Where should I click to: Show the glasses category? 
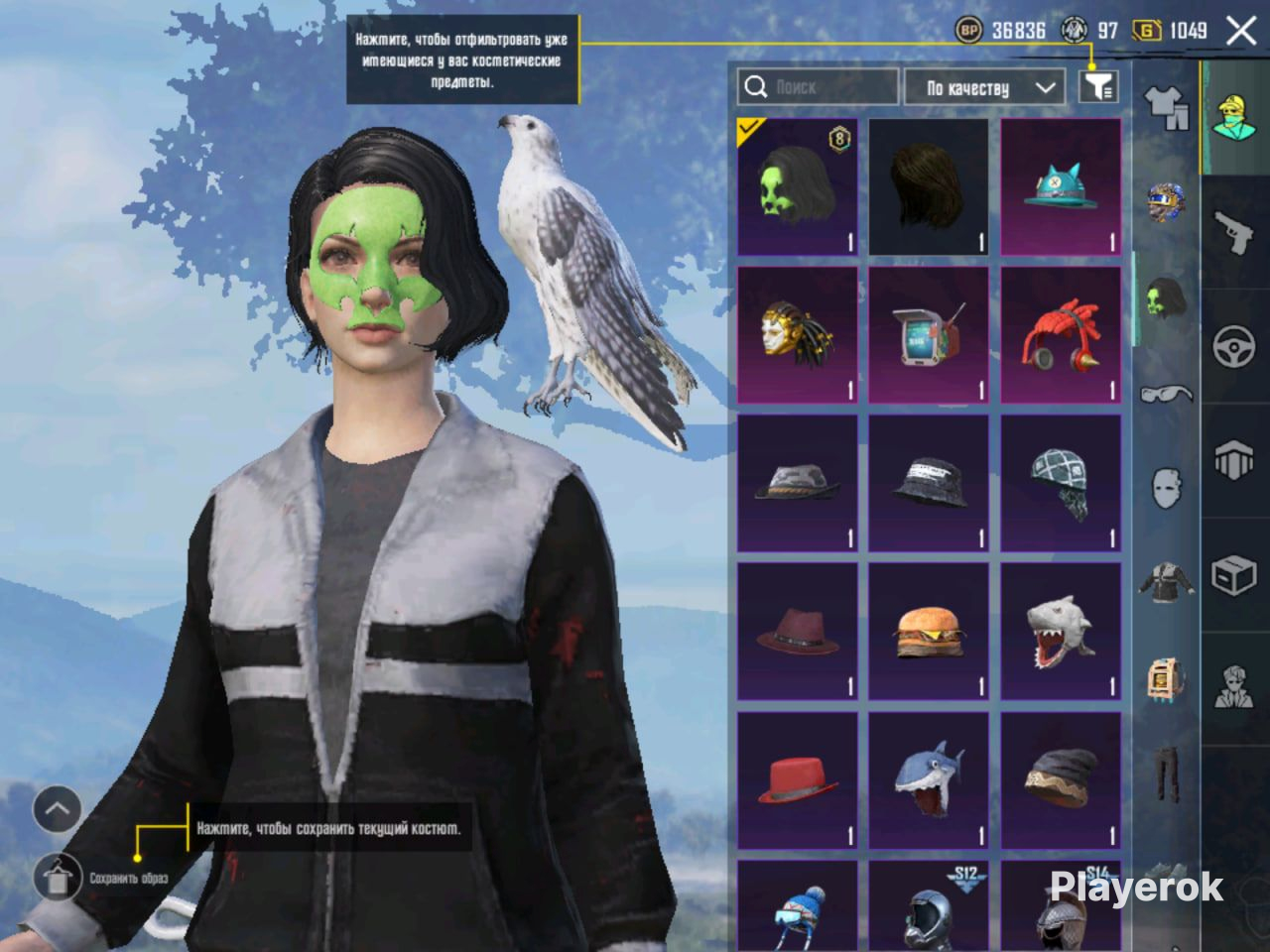tap(1167, 394)
